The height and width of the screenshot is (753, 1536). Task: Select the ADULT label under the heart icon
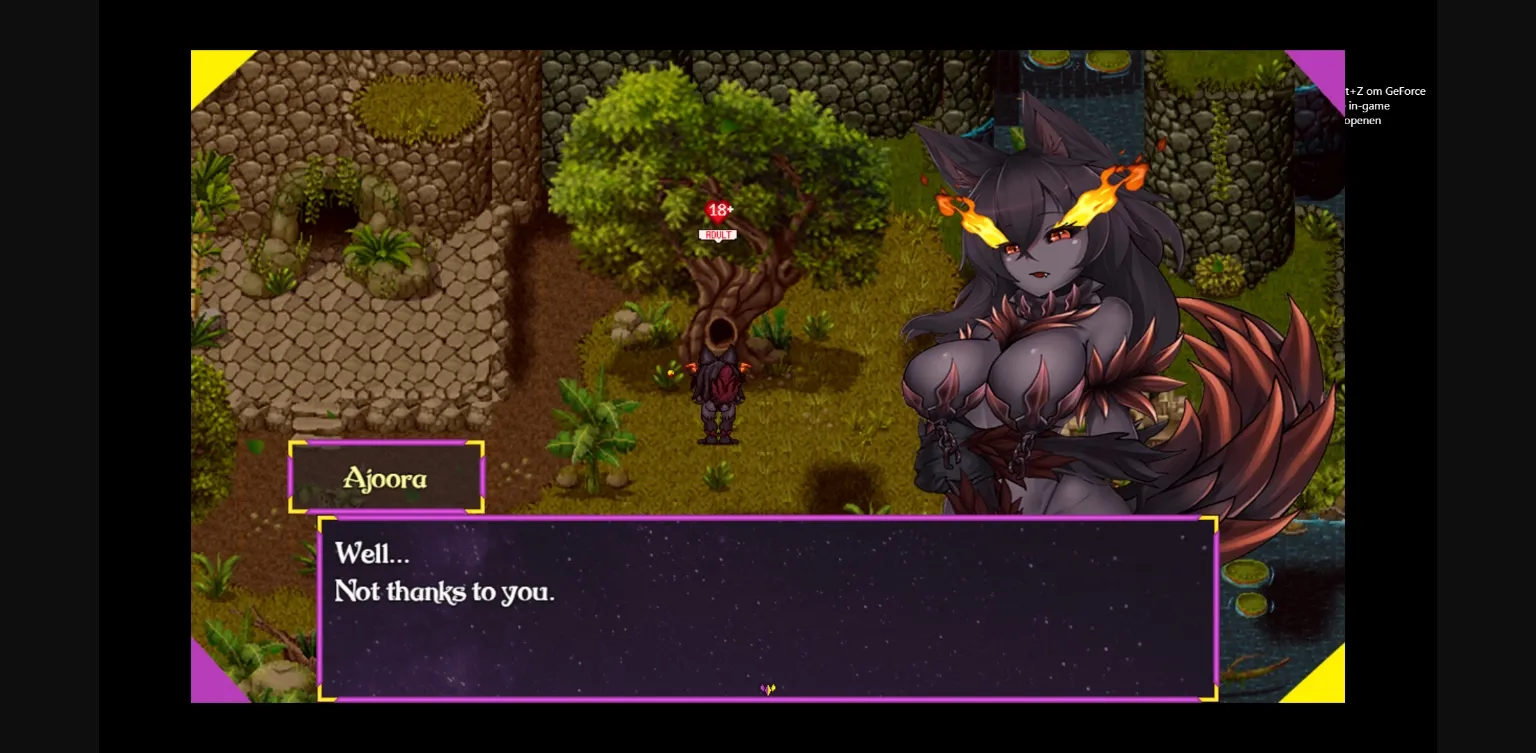(x=718, y=234)
